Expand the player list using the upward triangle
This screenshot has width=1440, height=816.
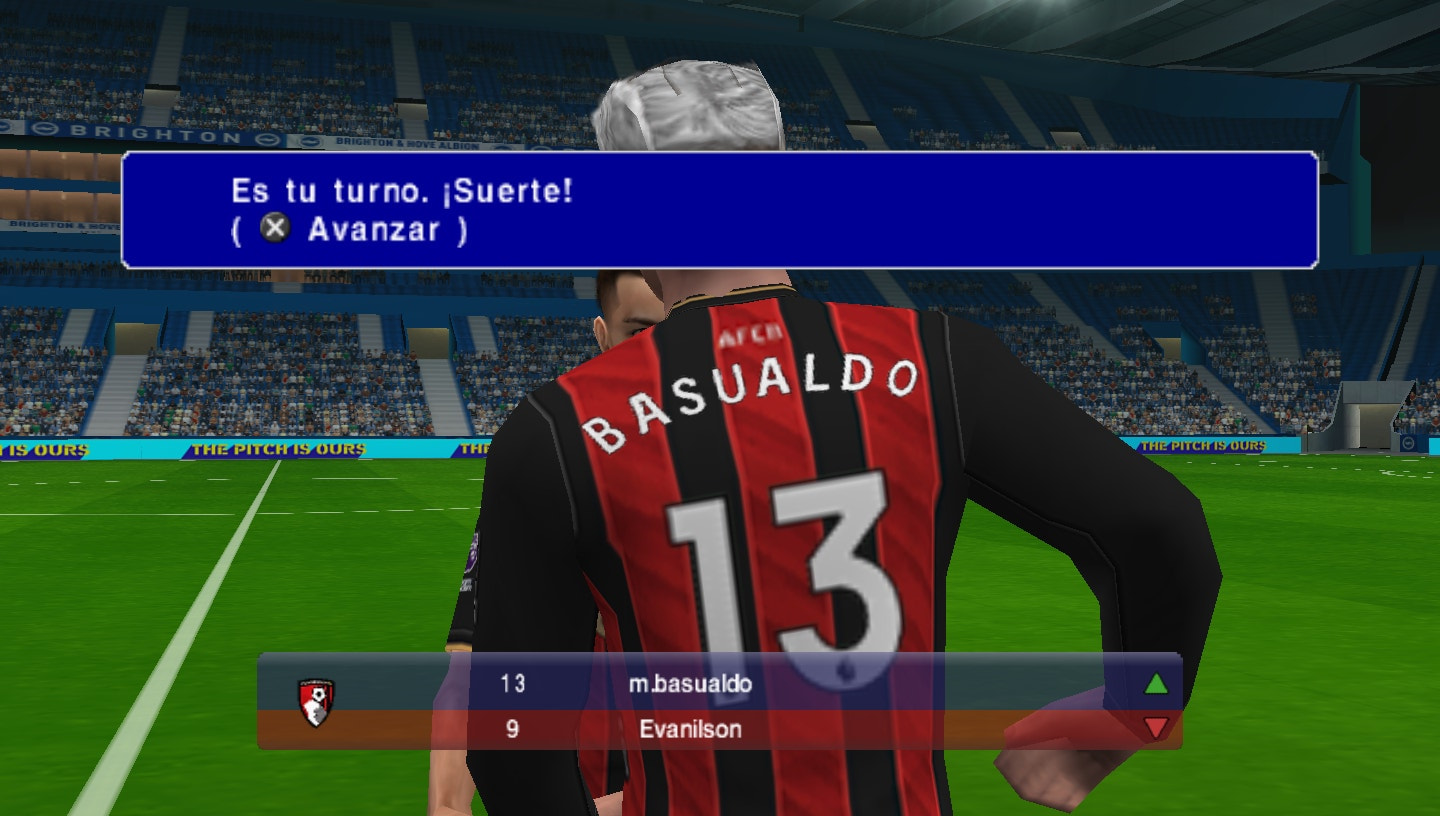1154,684
